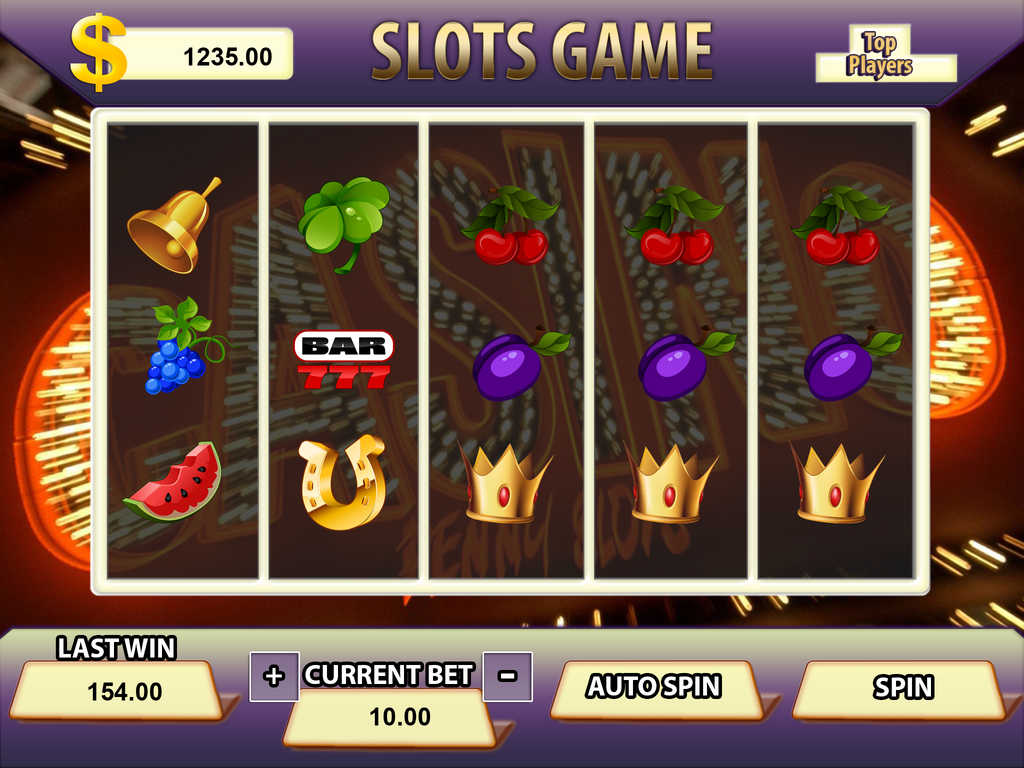Spin the slot reels
The image size is (1024, 768).
[x=902, y=688]
